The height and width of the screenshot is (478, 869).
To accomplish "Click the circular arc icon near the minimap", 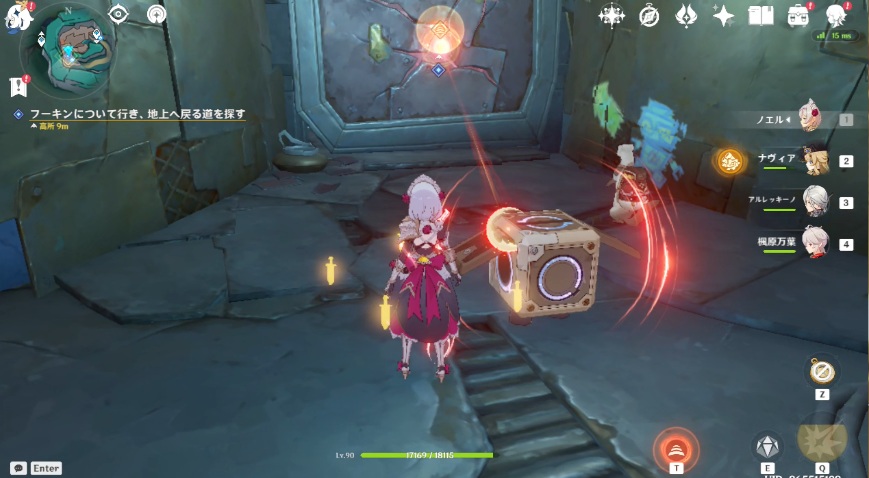I will point(157,13).
